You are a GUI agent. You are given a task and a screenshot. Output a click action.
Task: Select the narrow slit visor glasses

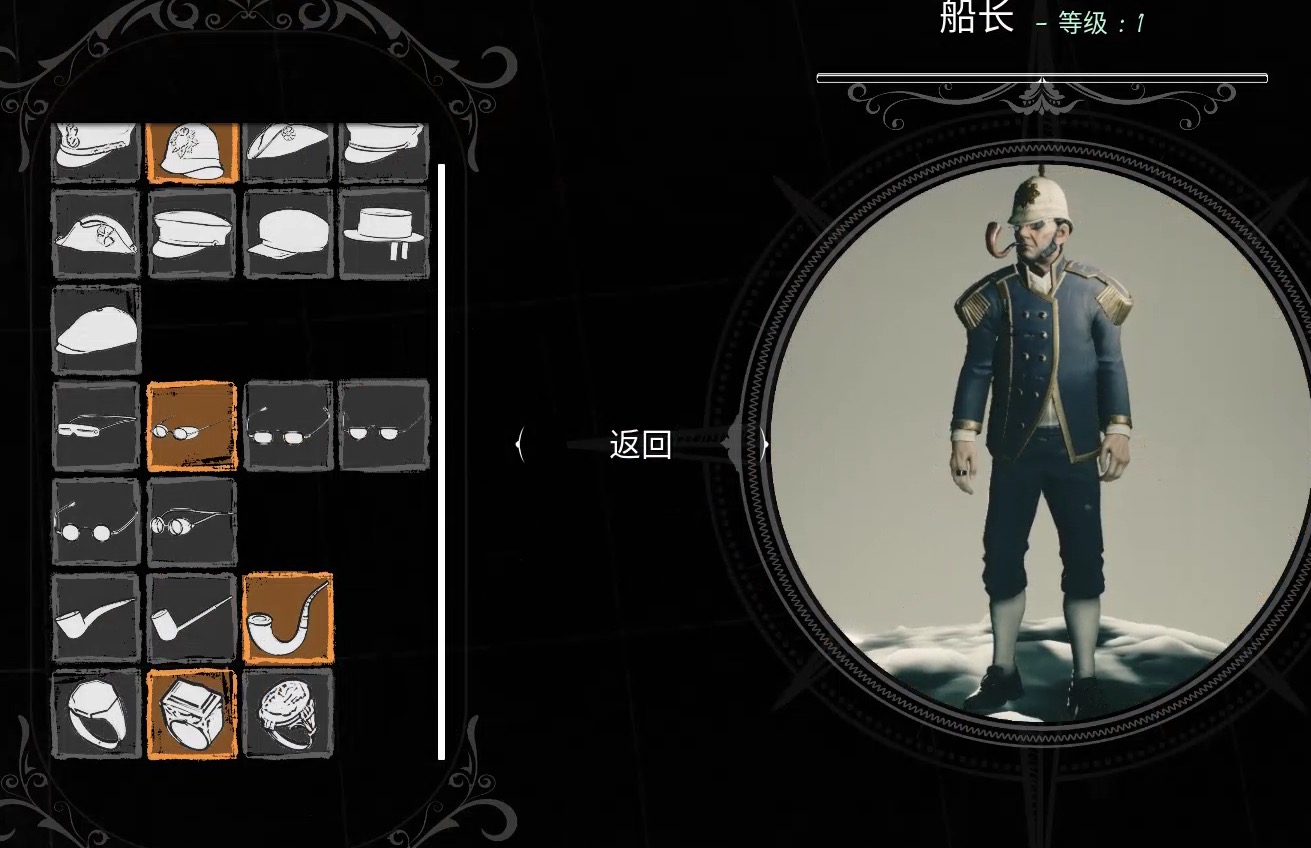coord(96,426)
